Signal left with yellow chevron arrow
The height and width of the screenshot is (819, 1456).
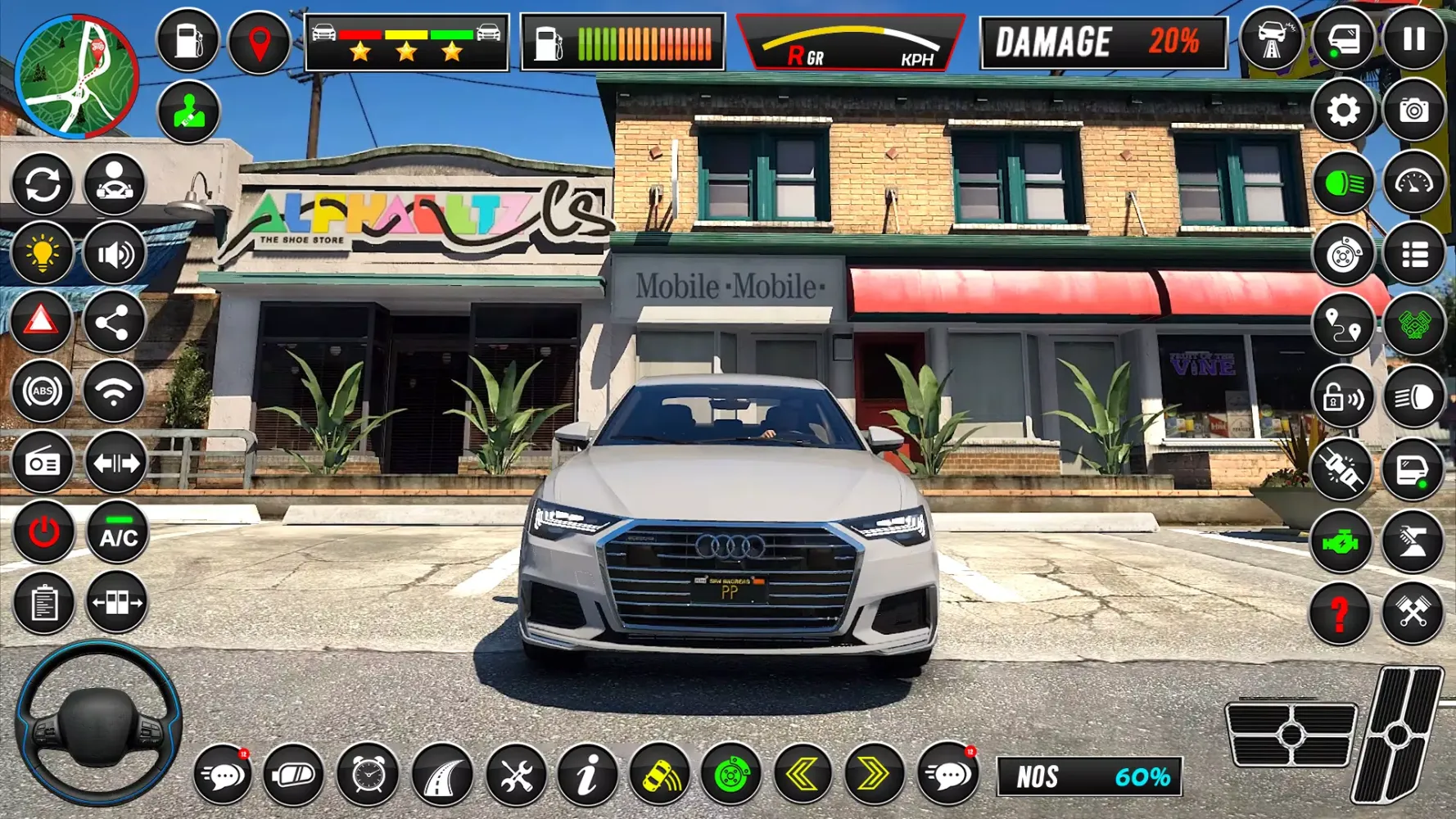coord(802,773)
